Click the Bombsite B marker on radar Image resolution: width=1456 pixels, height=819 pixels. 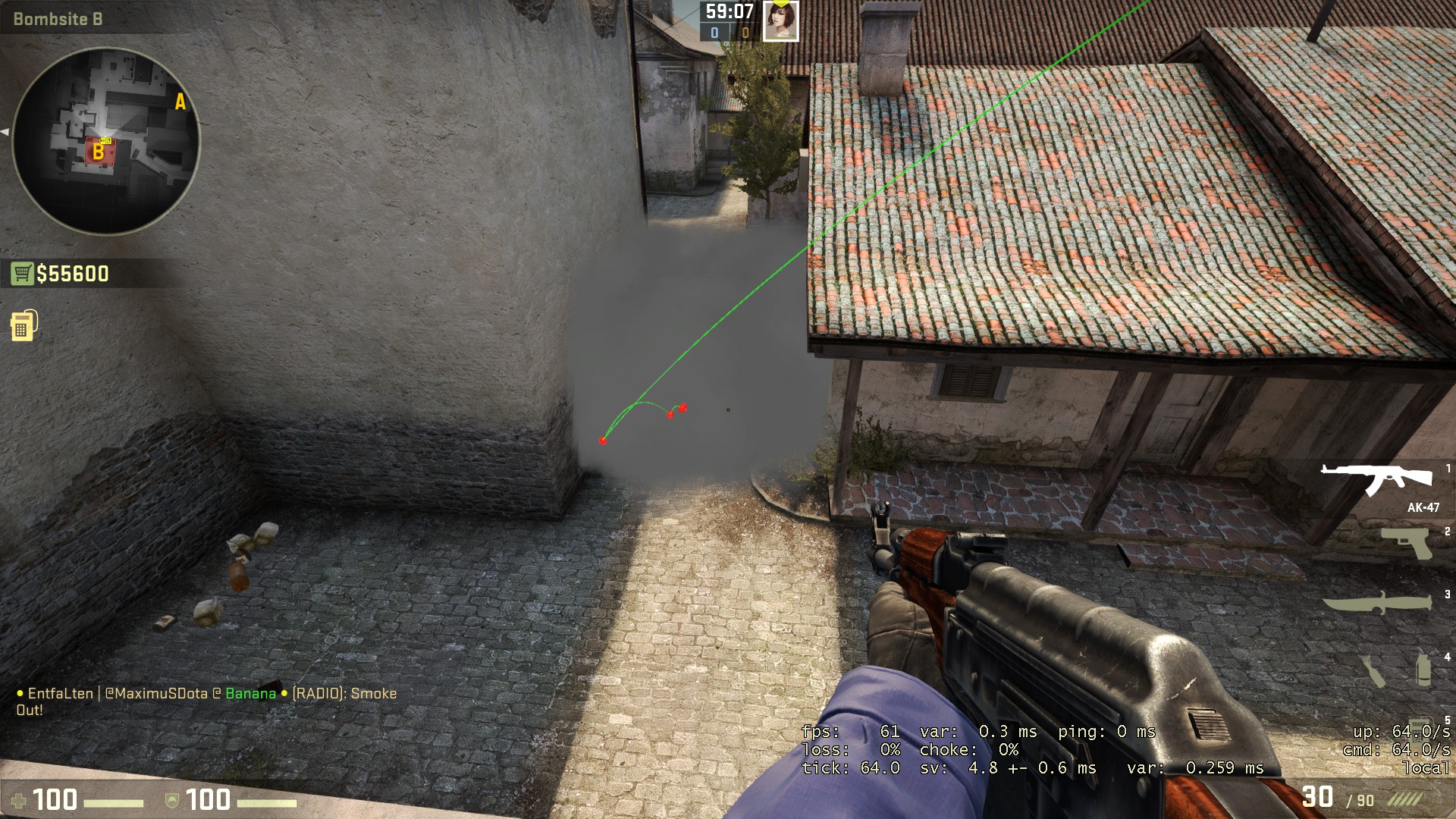click(99, 152)
